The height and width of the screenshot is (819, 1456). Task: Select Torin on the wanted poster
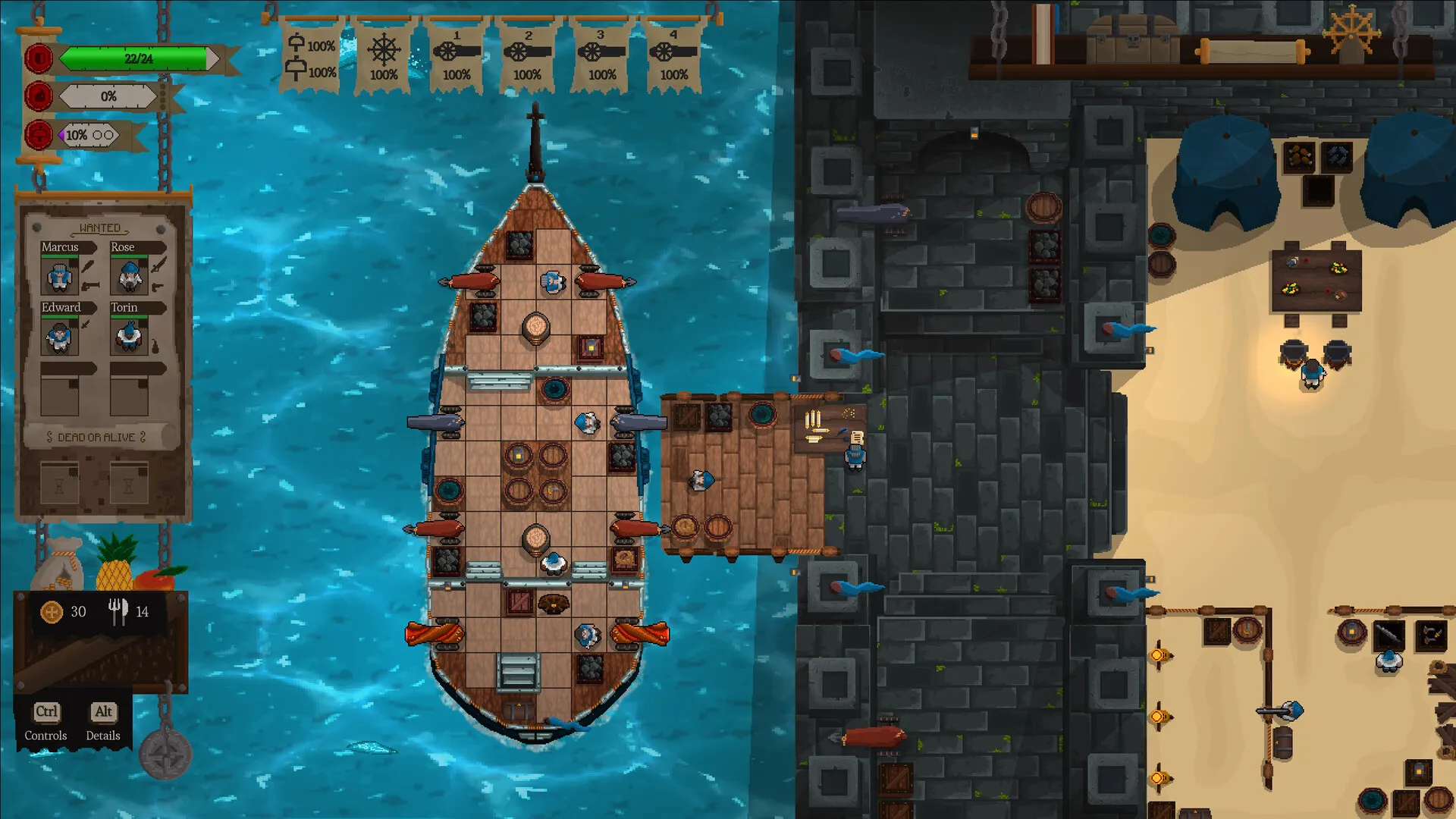pos(128,337)
